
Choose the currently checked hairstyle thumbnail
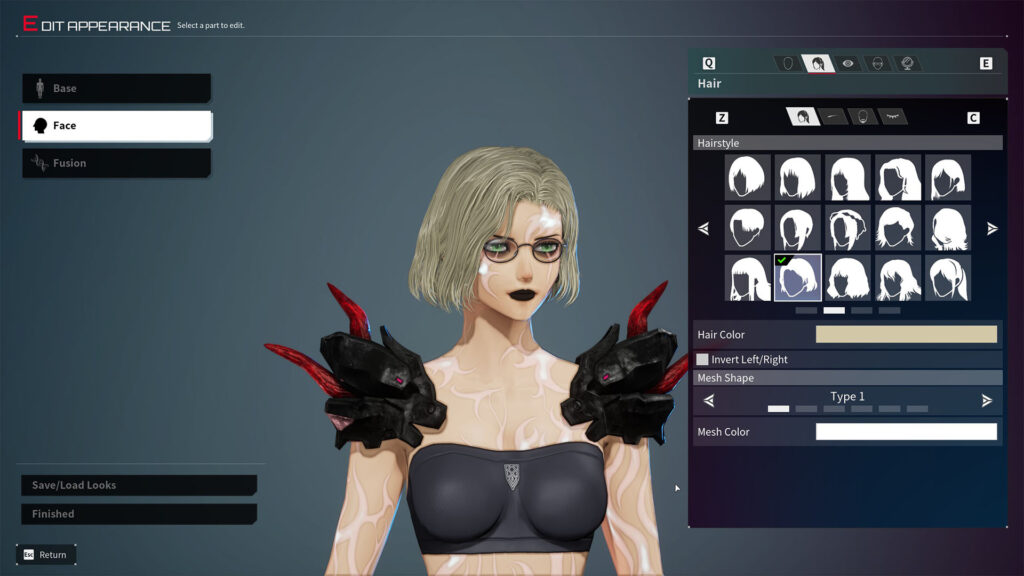(798, 278)
